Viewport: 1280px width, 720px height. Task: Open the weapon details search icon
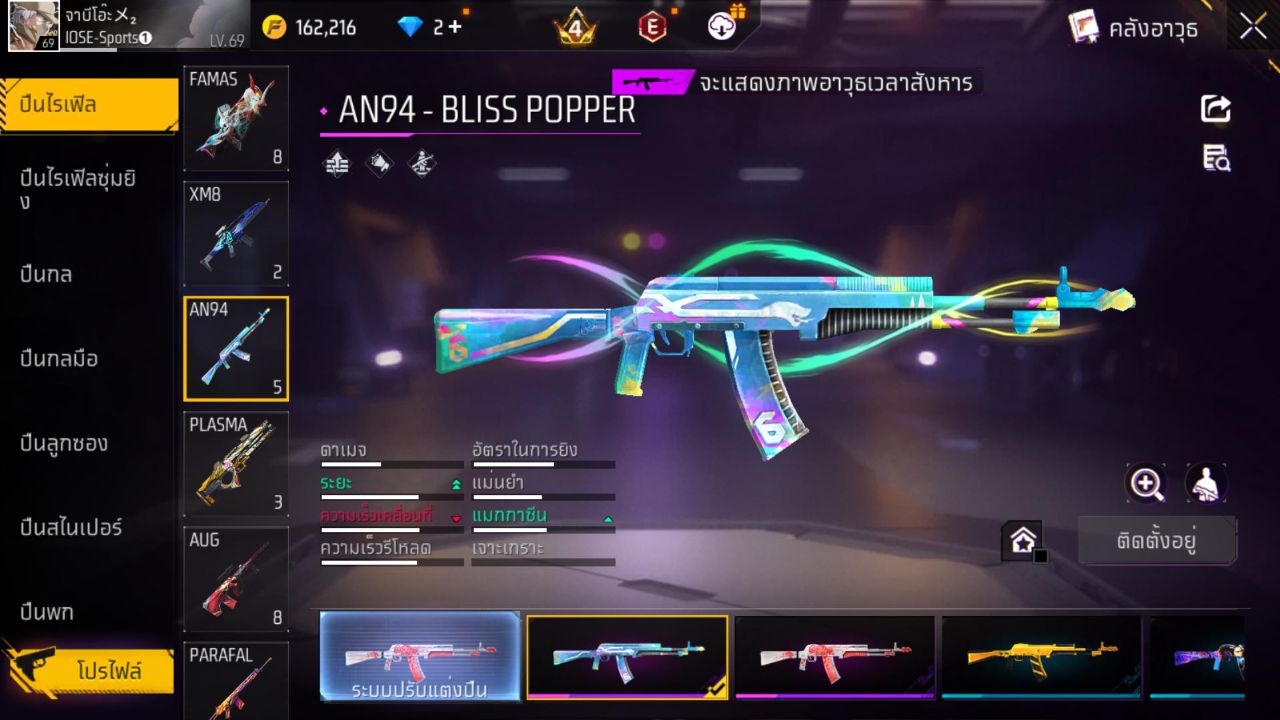[1214, 158]
